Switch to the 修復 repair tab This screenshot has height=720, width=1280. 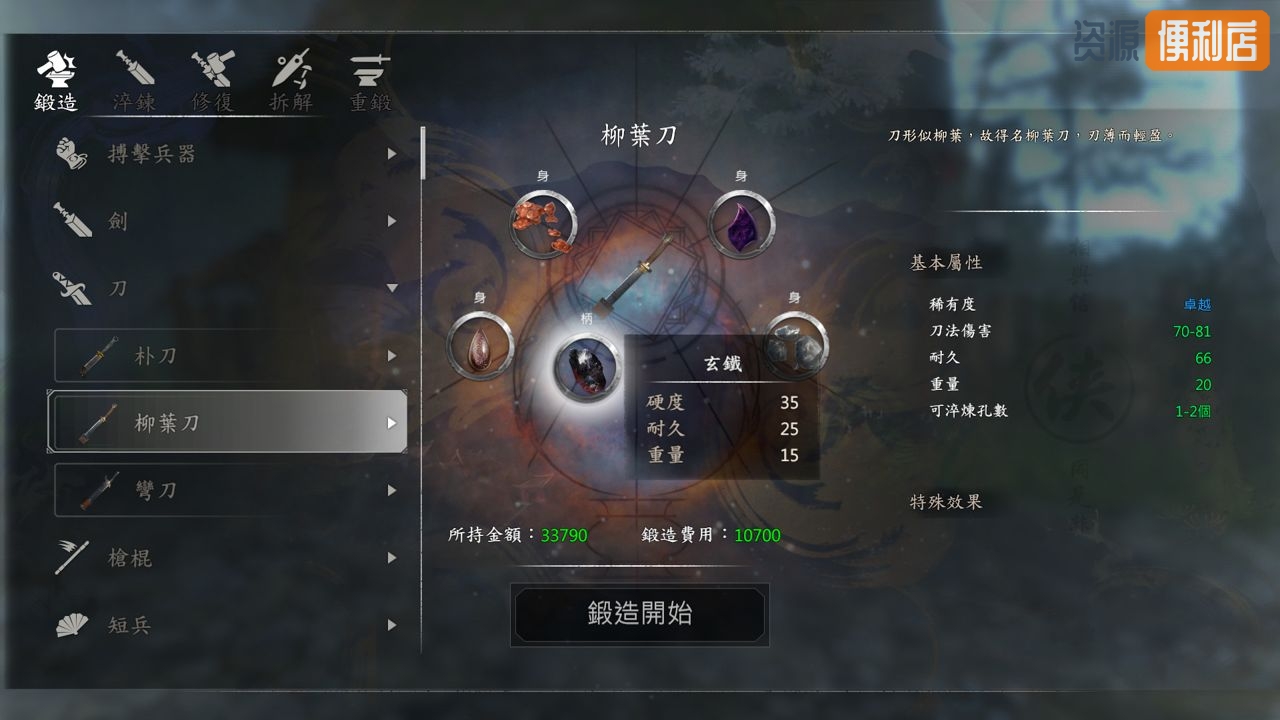point(212,81)
